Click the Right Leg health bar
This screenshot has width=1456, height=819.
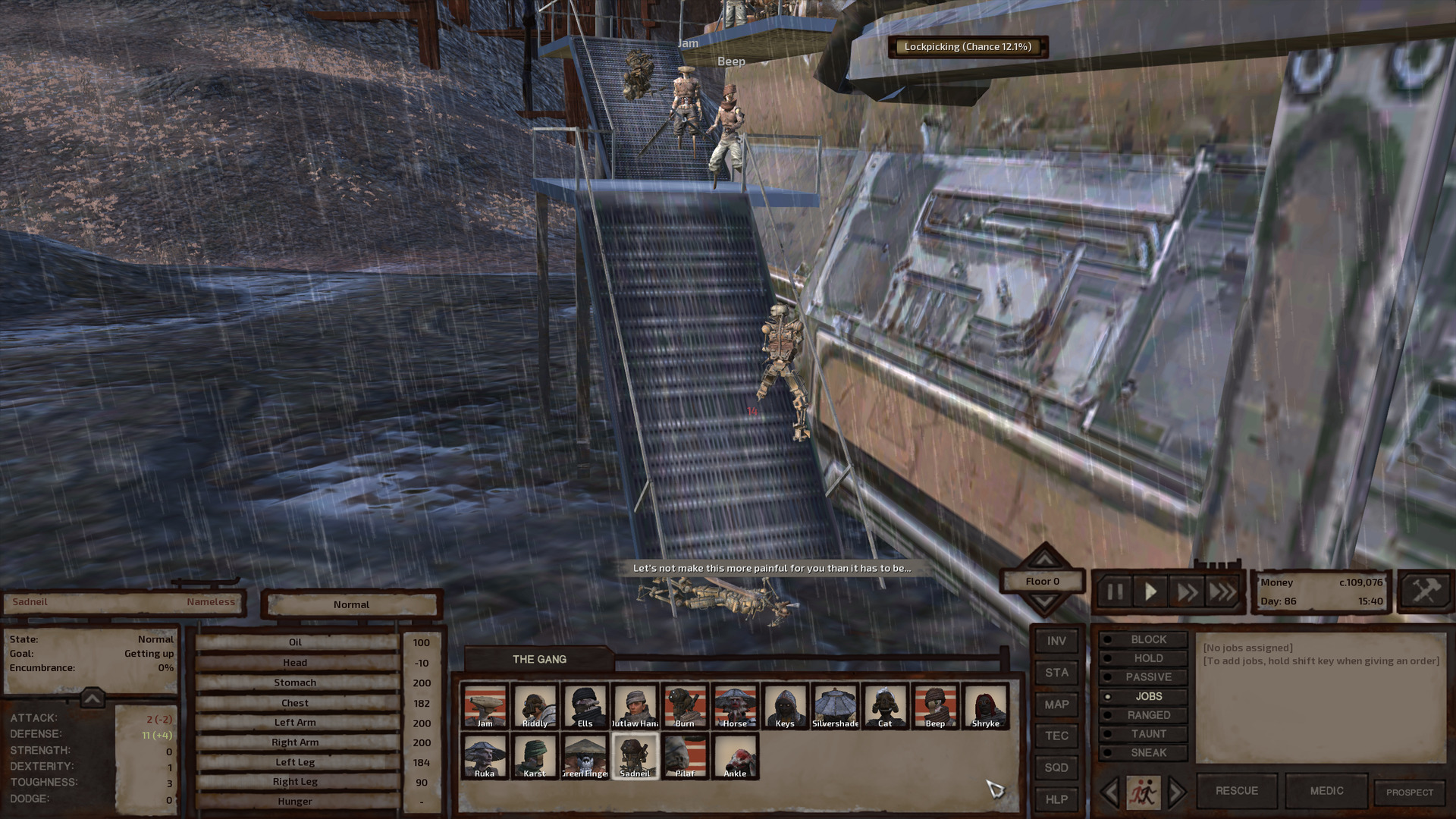click(296, 781)
